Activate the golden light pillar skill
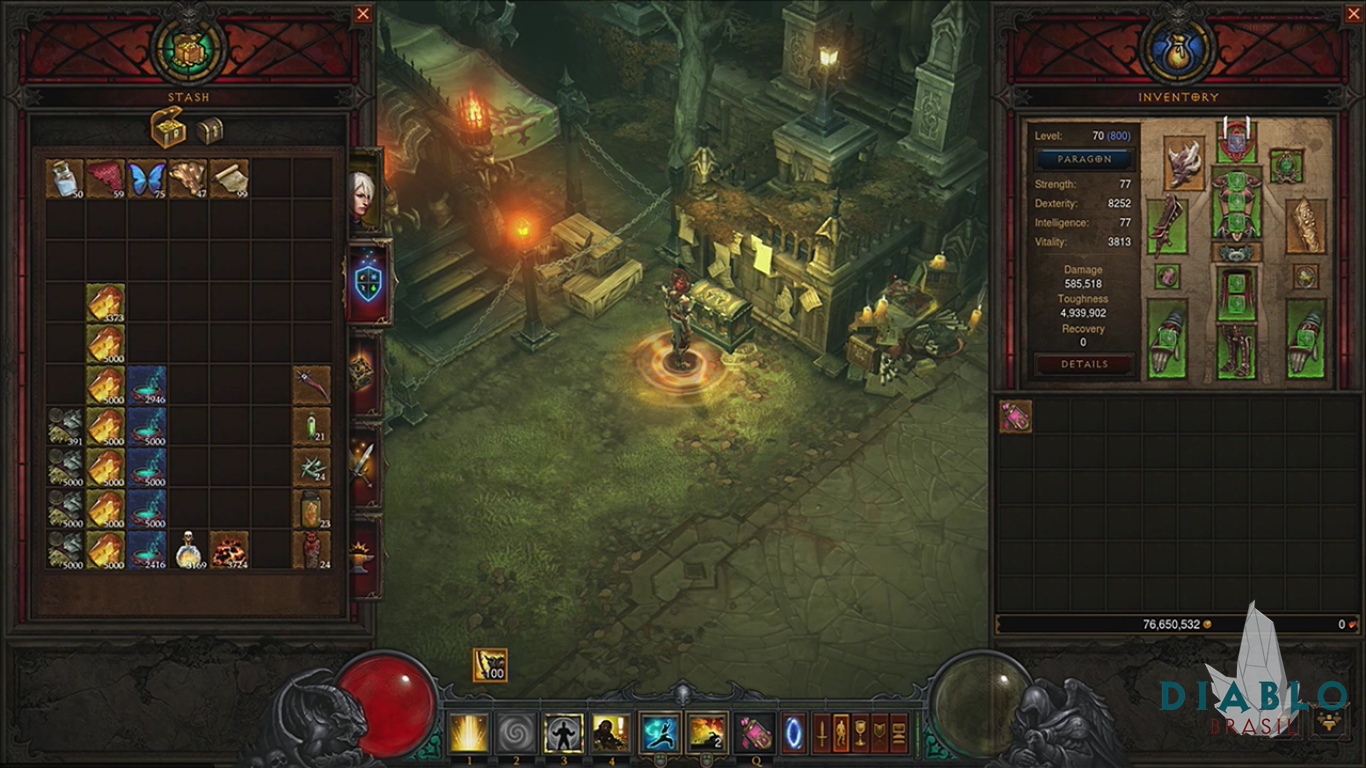Viewport: 1366px width, 768px height. click(x=469, y=733)
